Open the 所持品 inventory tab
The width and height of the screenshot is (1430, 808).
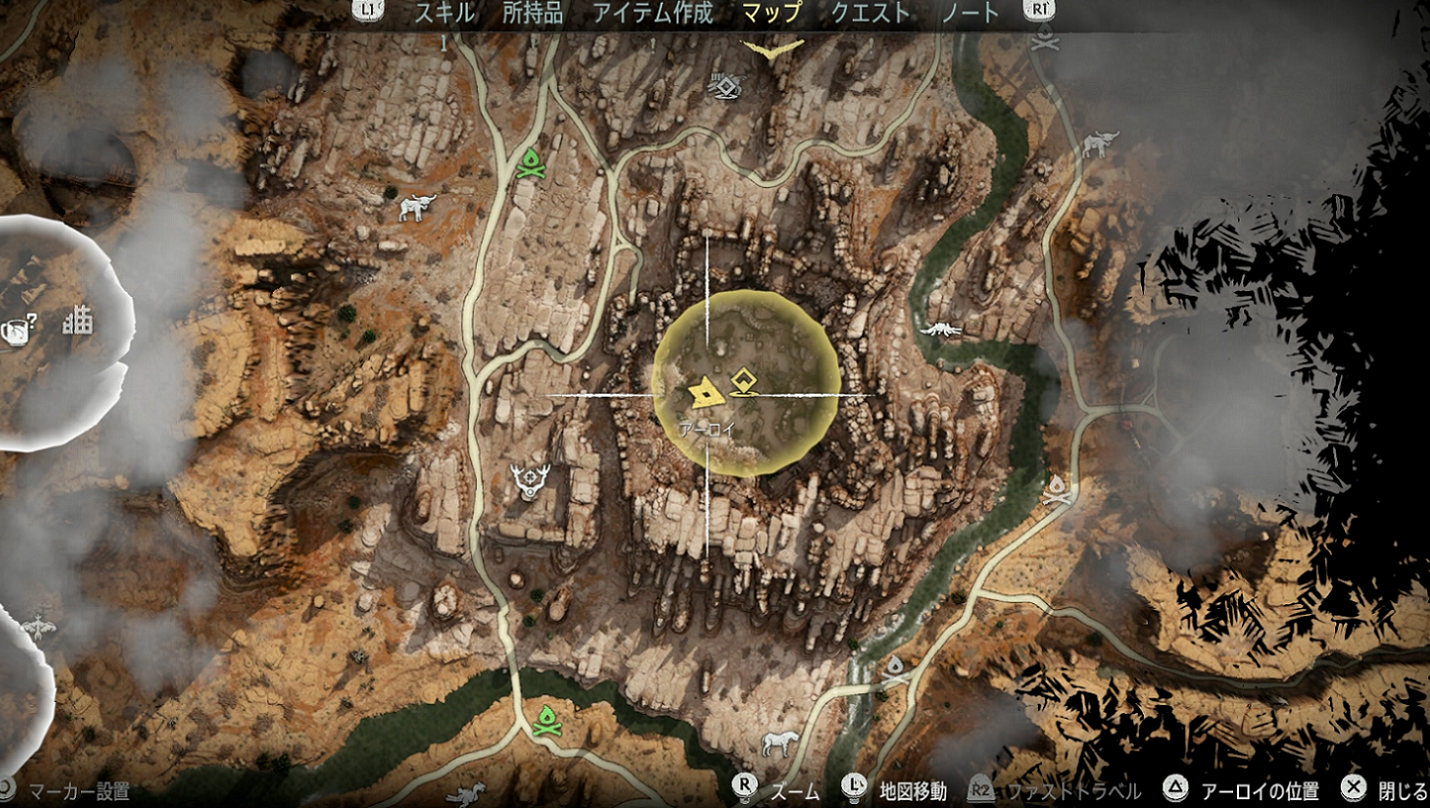(x=533, y=13)
